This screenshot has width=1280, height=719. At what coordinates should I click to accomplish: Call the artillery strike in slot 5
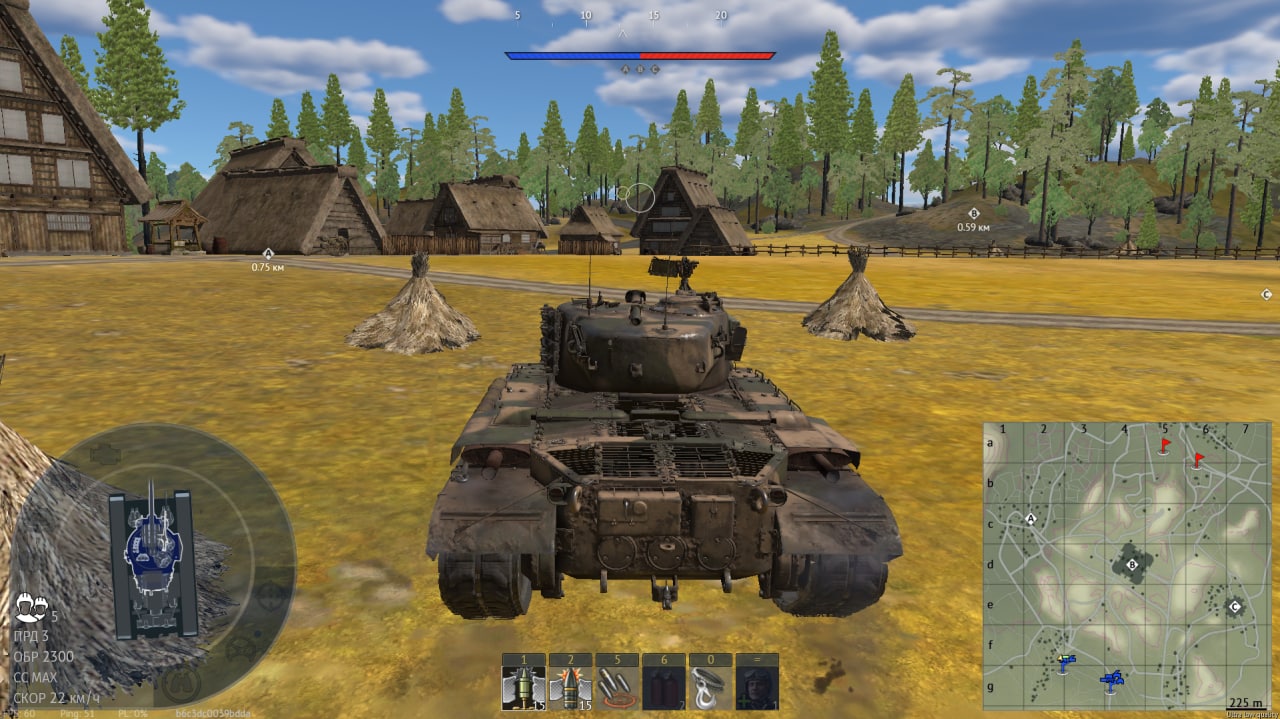click(x=617, y=687)
